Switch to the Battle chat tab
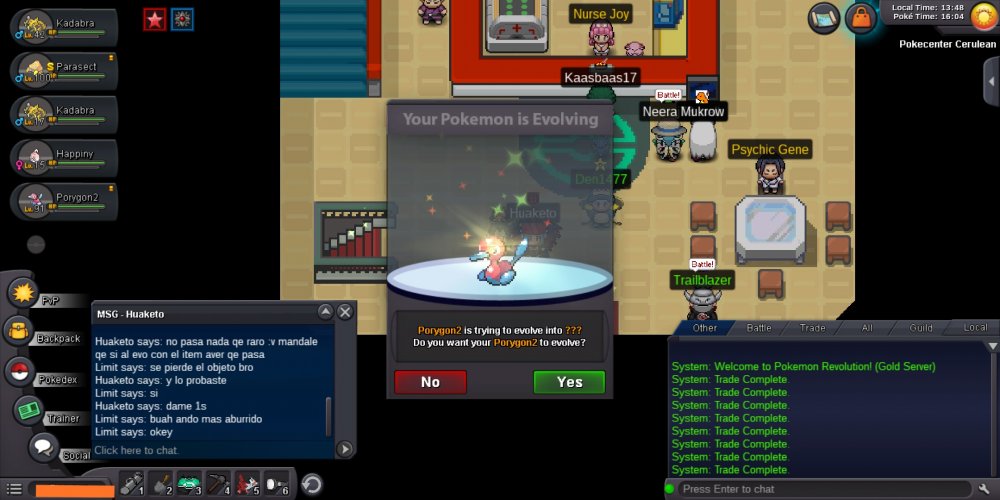The width and height of the screenshot is (1000, 500). (759, 327)
